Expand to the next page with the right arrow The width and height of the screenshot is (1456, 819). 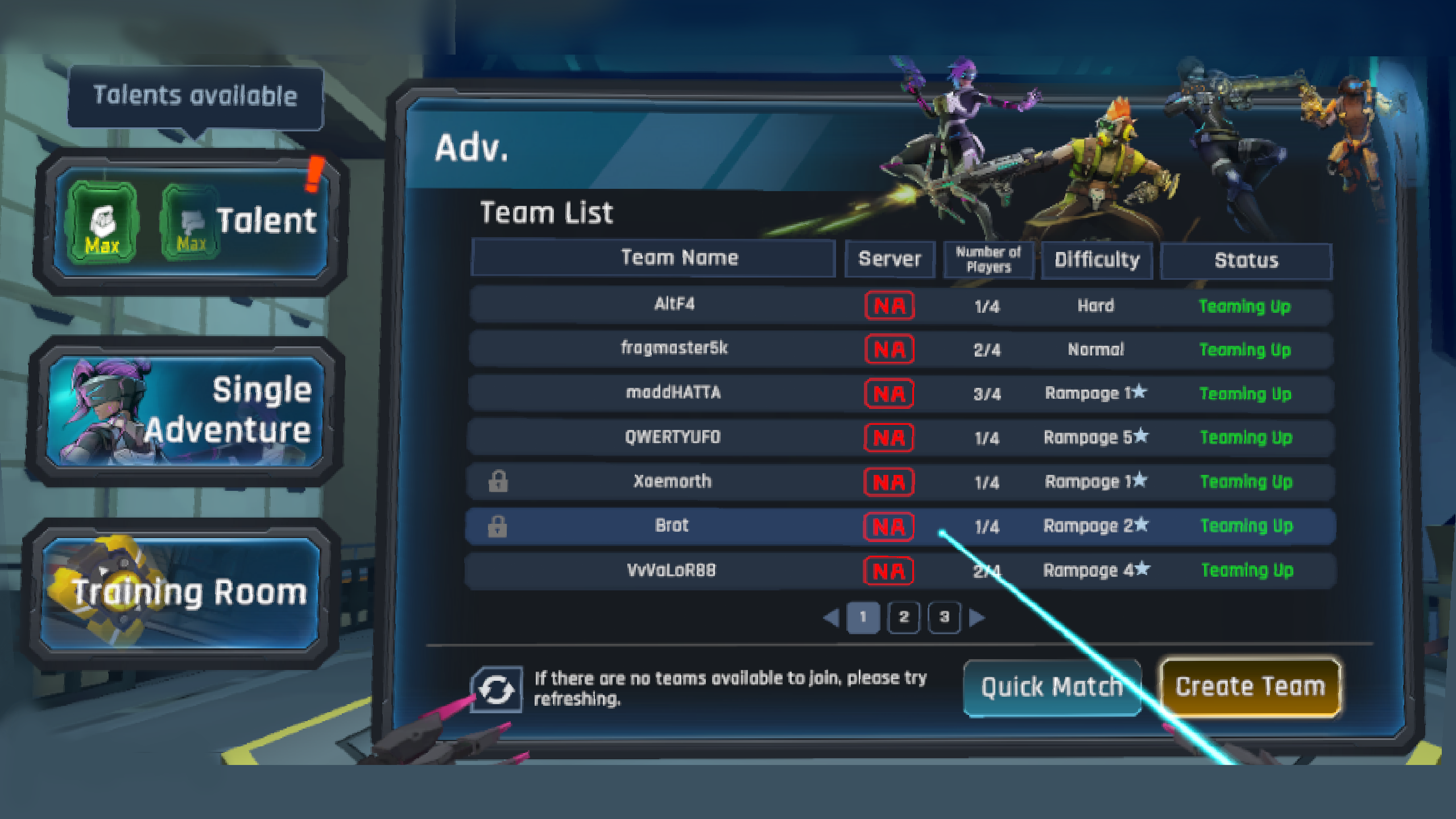(x=978, y=618)
